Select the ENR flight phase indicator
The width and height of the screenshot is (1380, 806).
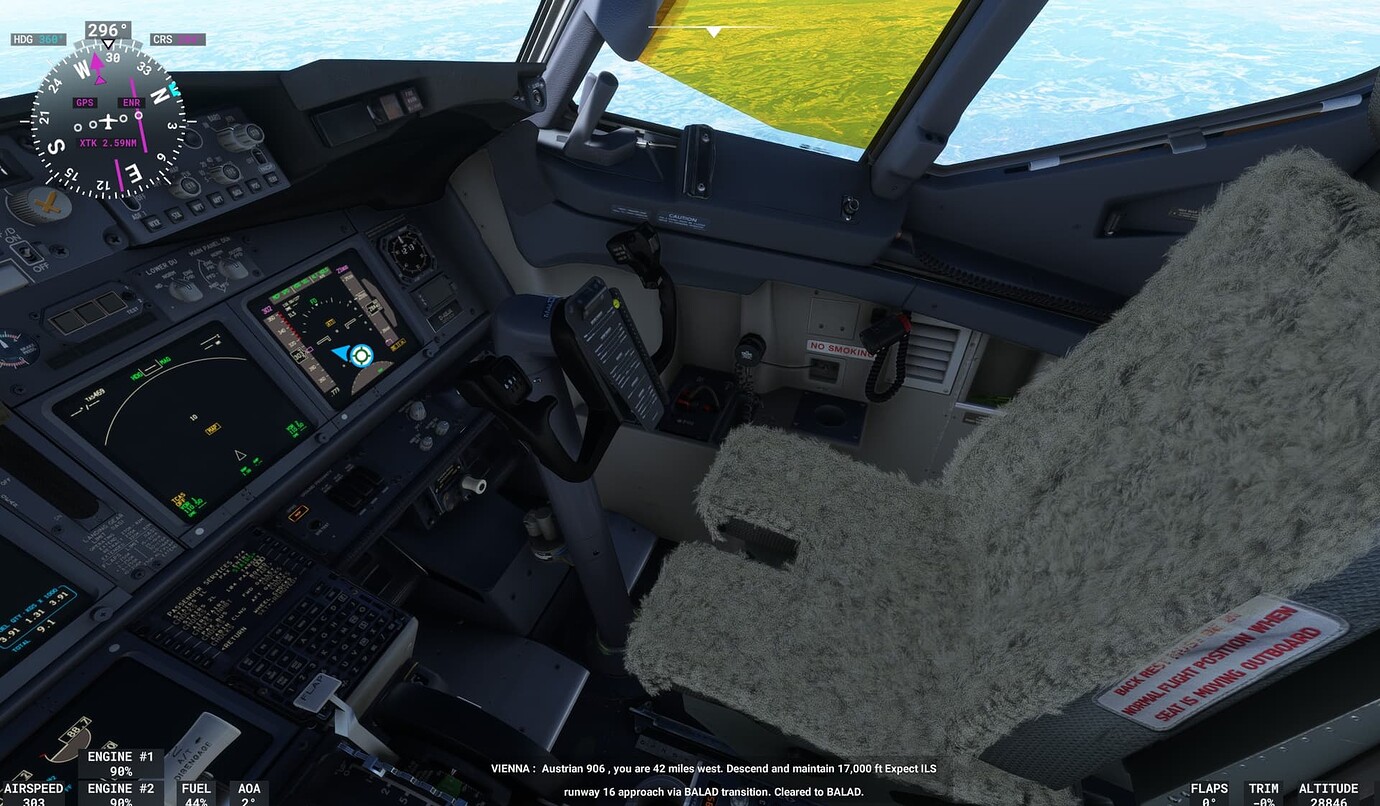[x=130, y=102]
